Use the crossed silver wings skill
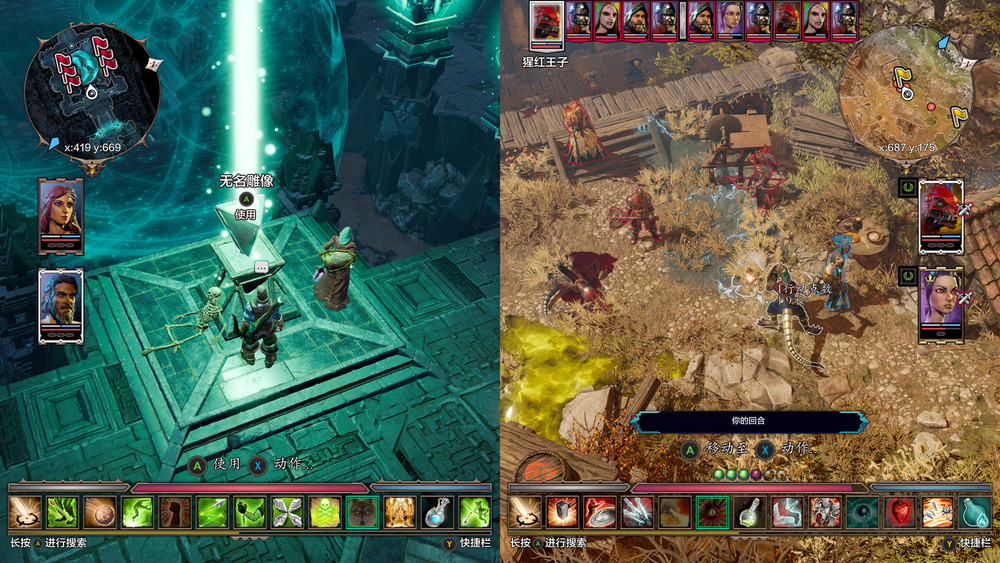Image resolution: width=1000 pixels, height=563 pixels. point(287,512)
